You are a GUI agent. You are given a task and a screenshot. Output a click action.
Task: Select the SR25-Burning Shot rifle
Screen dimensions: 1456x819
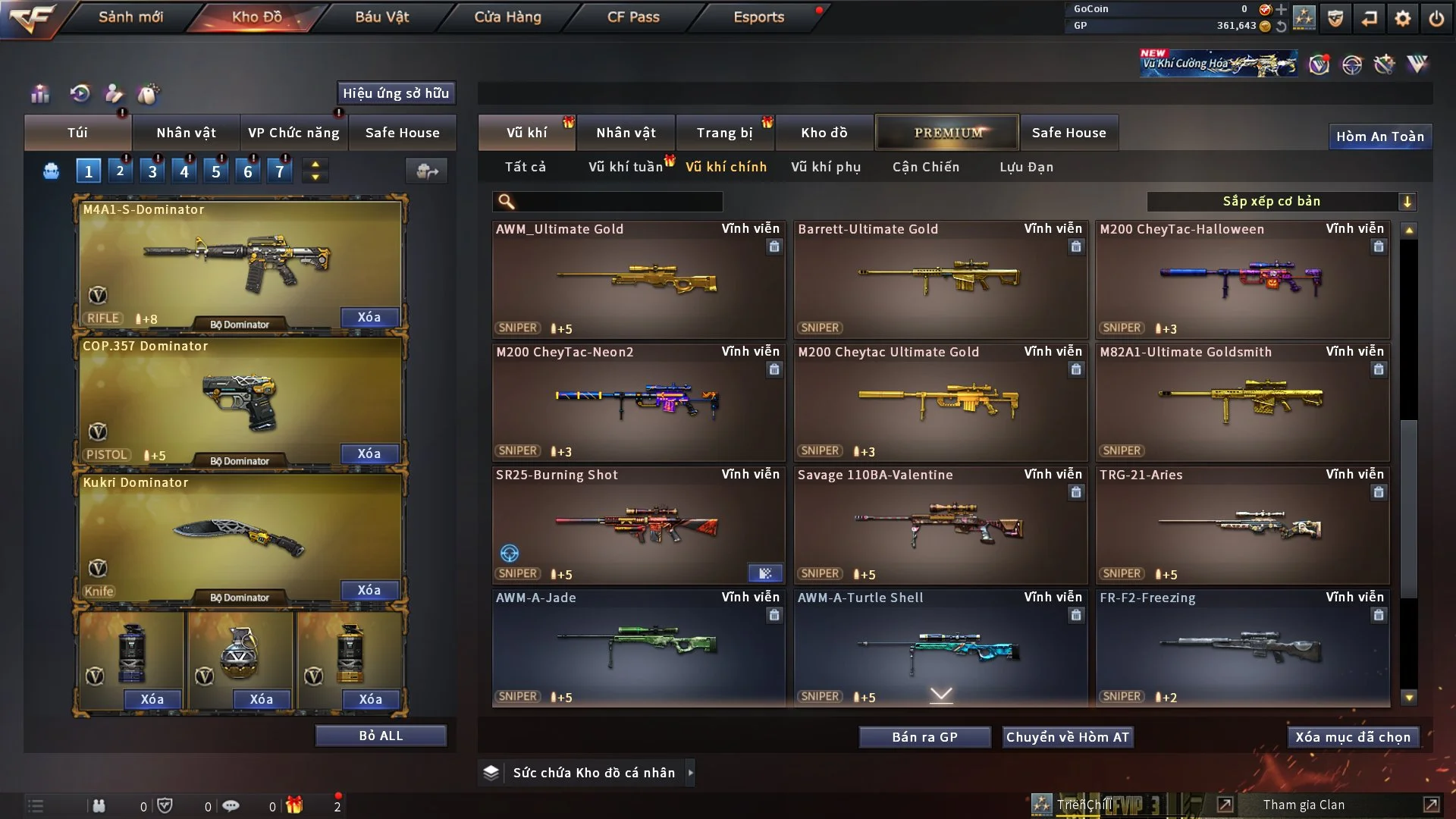(637, 525)
